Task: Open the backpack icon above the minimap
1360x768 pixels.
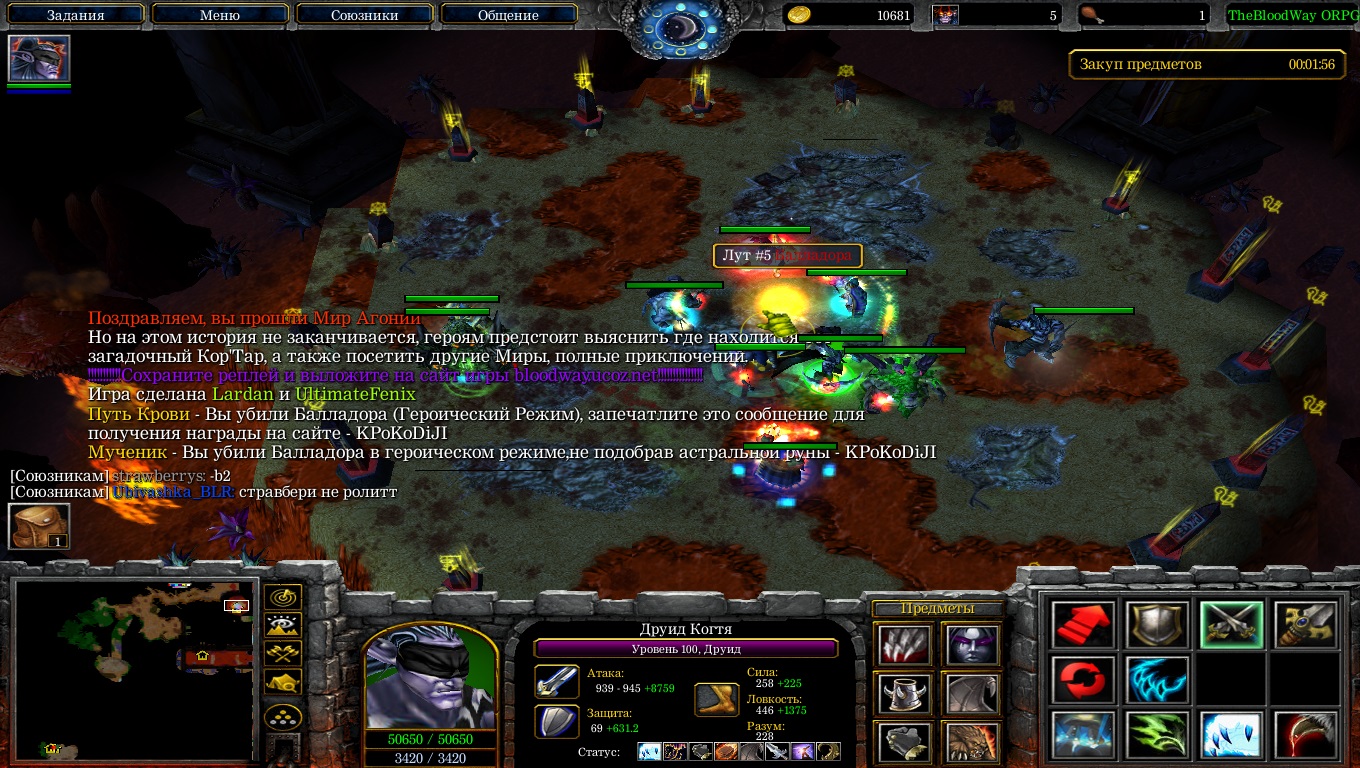Action: tap(39, 526)
